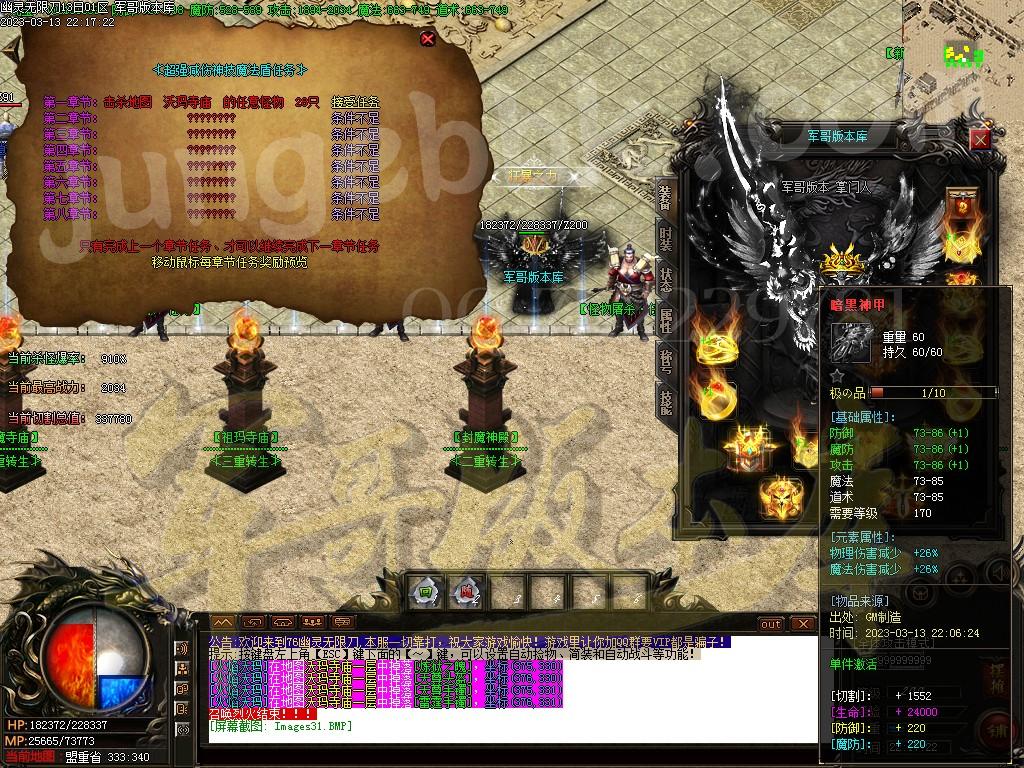The image size is (1024, 768).
Task: Close the character equipment window
Action: click(980, 139)
